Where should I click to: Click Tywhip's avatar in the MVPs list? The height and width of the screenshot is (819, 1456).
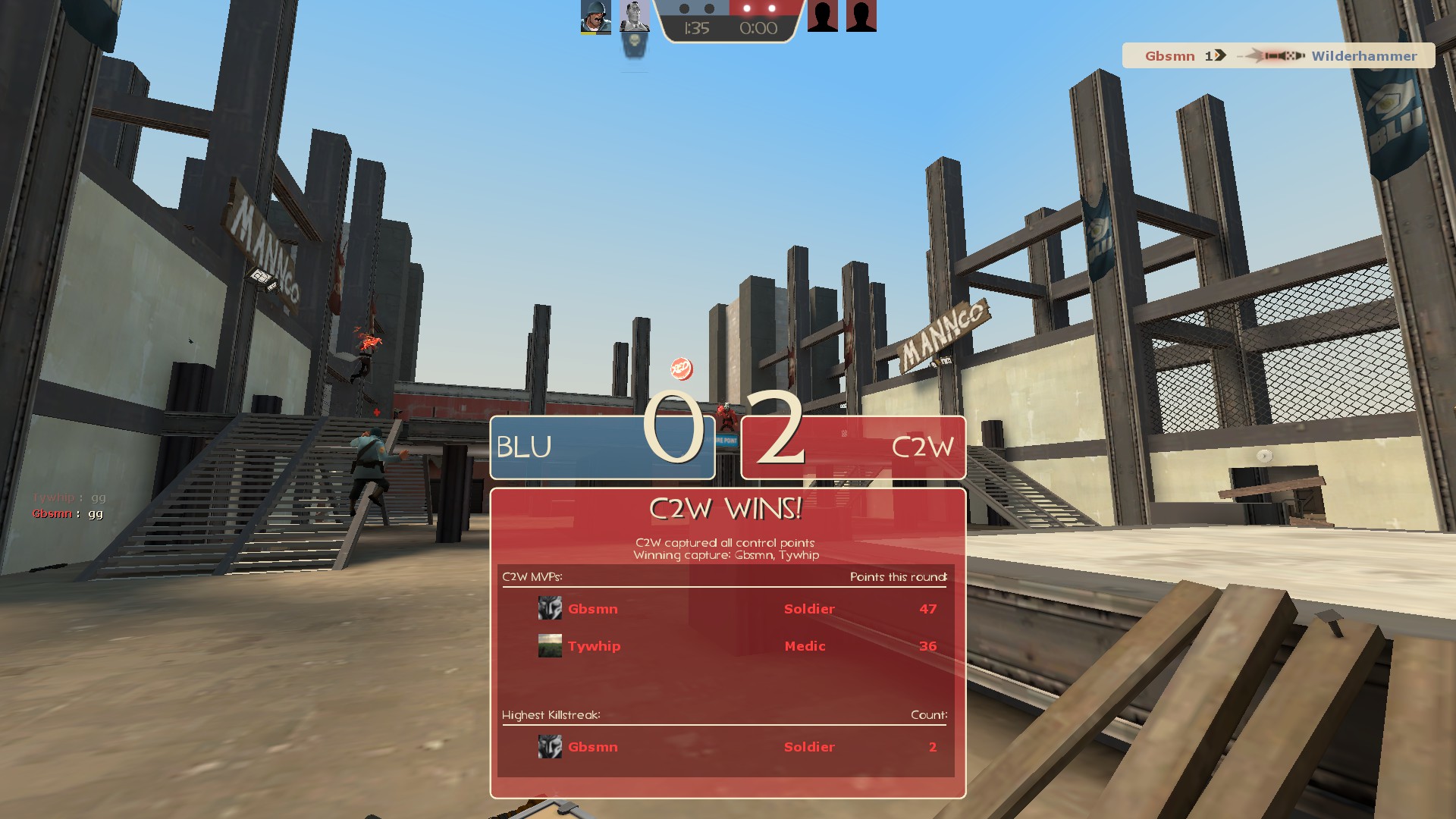tap(550, 646)
